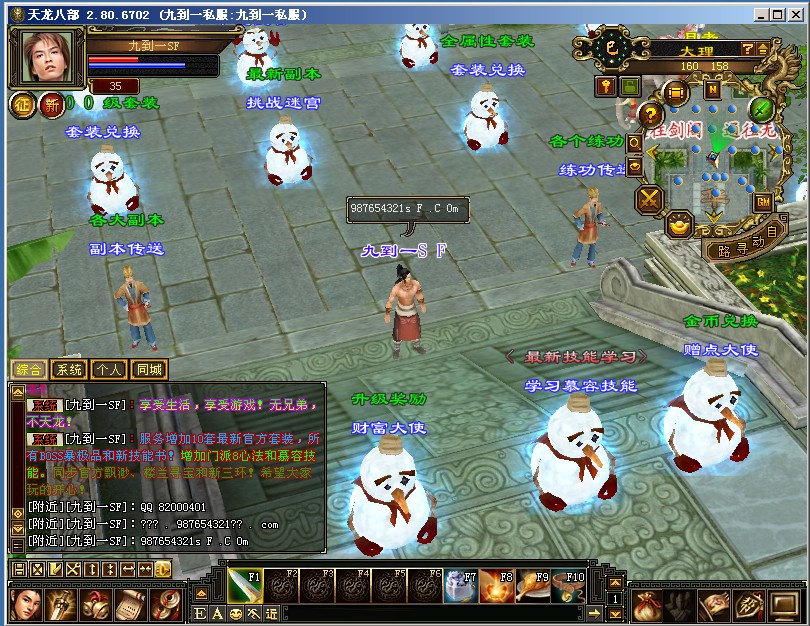810x626 pixels.
Task: Open the round 征 button
Action: coord(23,104)
